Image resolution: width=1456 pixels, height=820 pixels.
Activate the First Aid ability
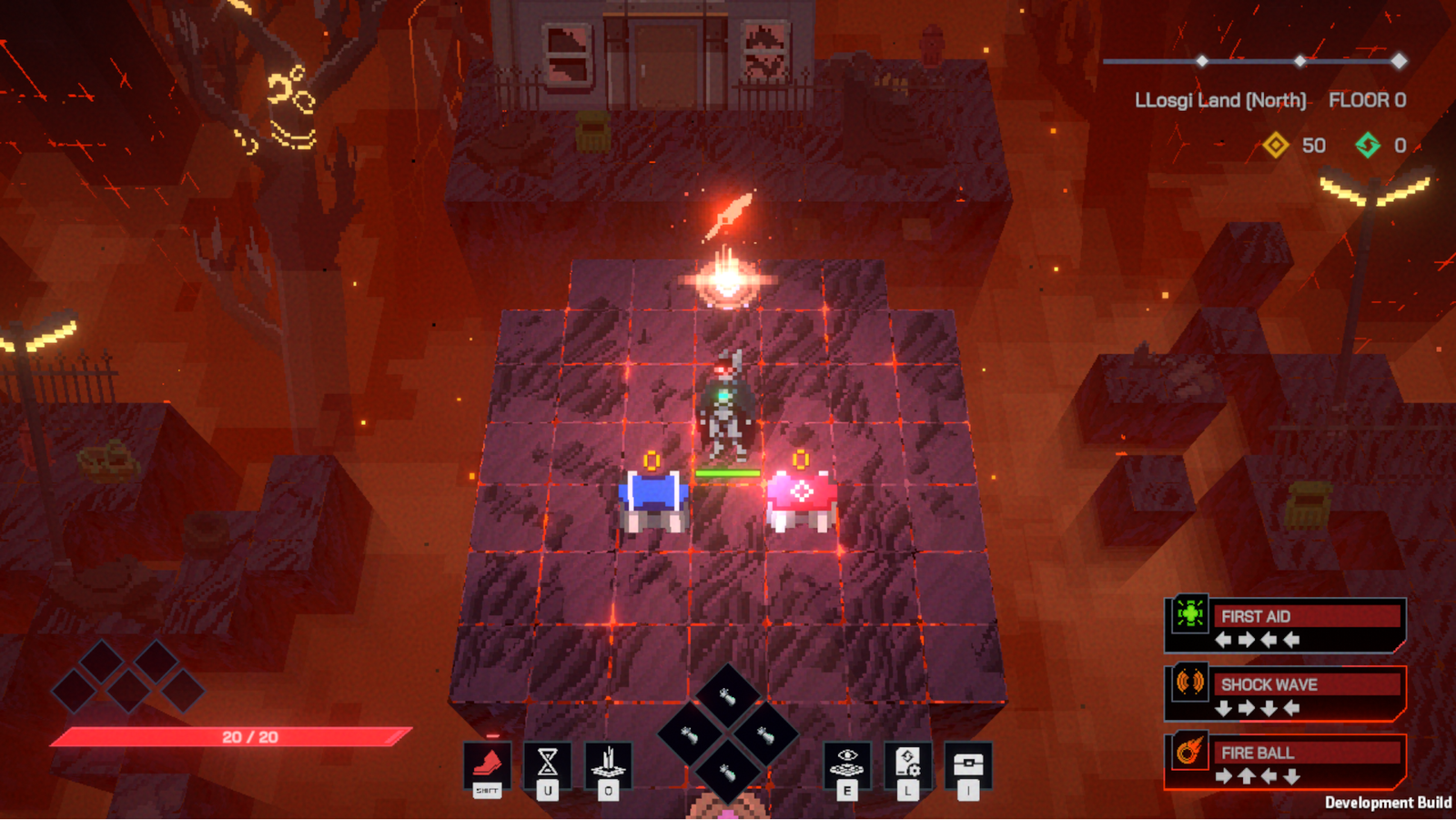[1285, 625]
